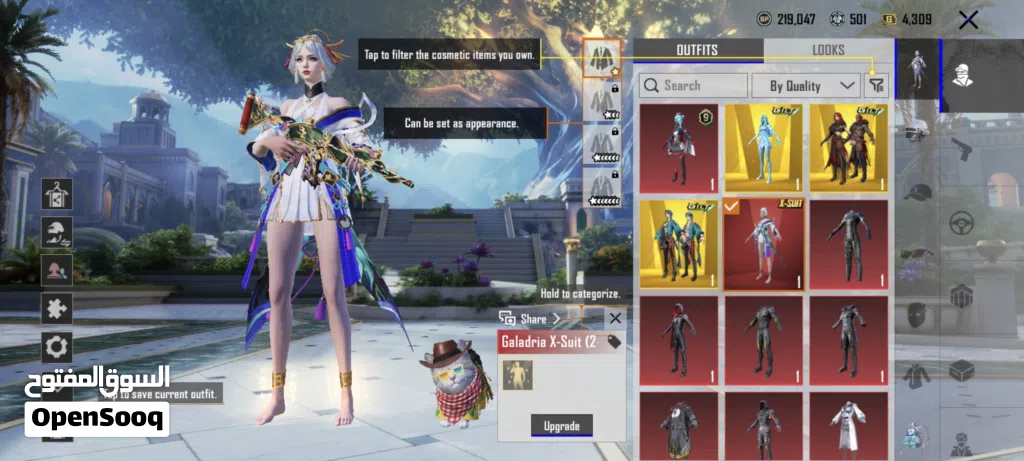1024x461 pixels.
Task: Pick the white coat outfit tile
Action: pos(848,425)
